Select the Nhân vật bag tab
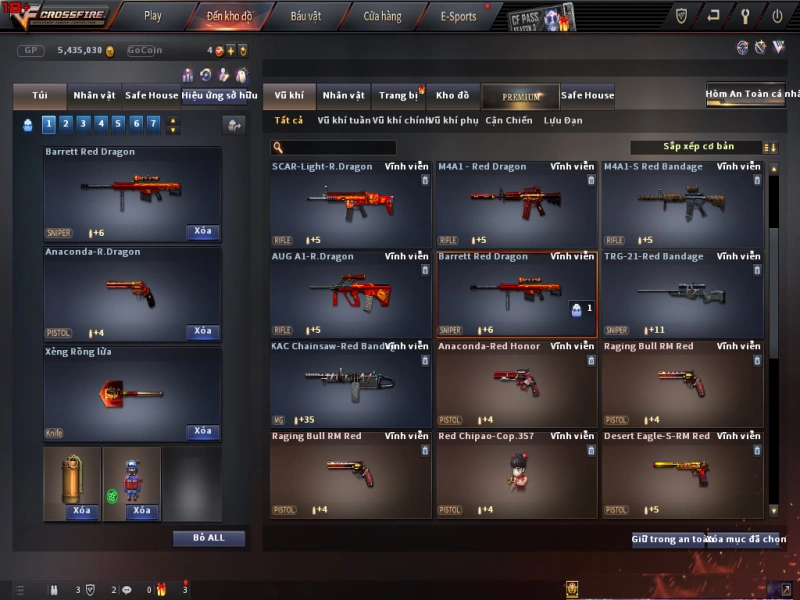The width and height of the screenshot is (800, 600). pyautogui.click(x=94, y=96)
